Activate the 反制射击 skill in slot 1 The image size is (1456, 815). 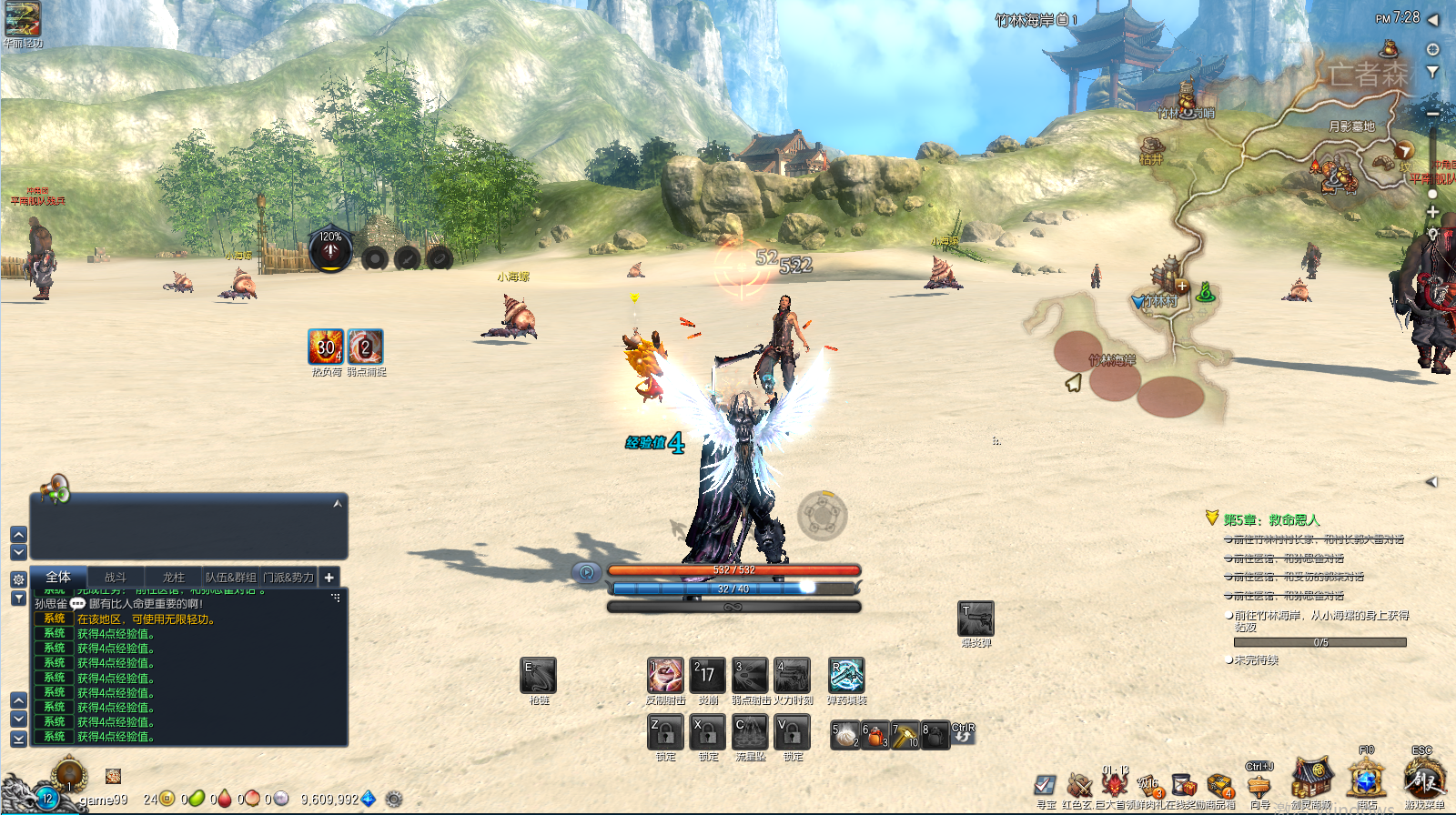(665, 676)
